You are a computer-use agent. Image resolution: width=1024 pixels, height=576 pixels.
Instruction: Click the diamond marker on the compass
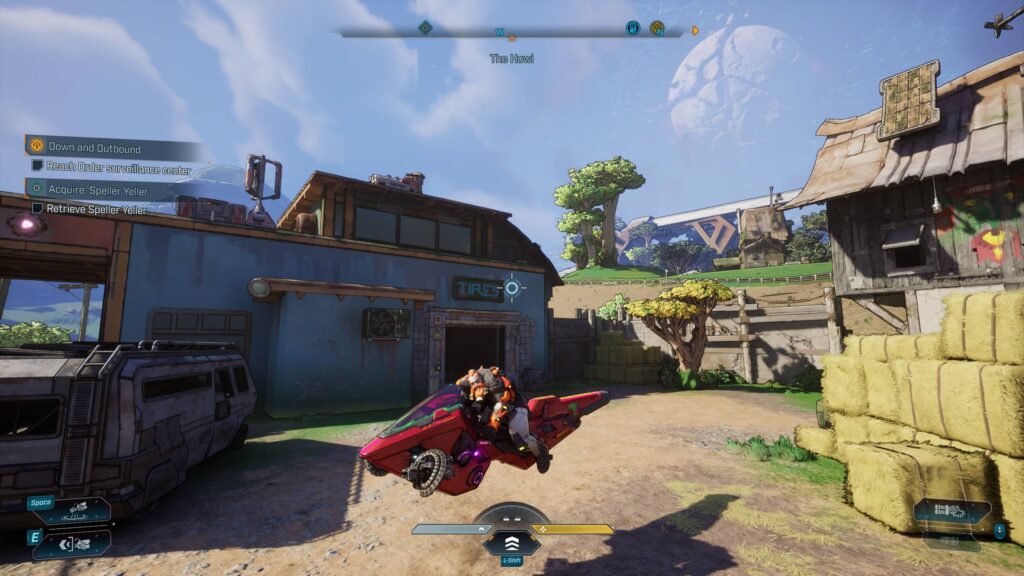click(425, 28)
